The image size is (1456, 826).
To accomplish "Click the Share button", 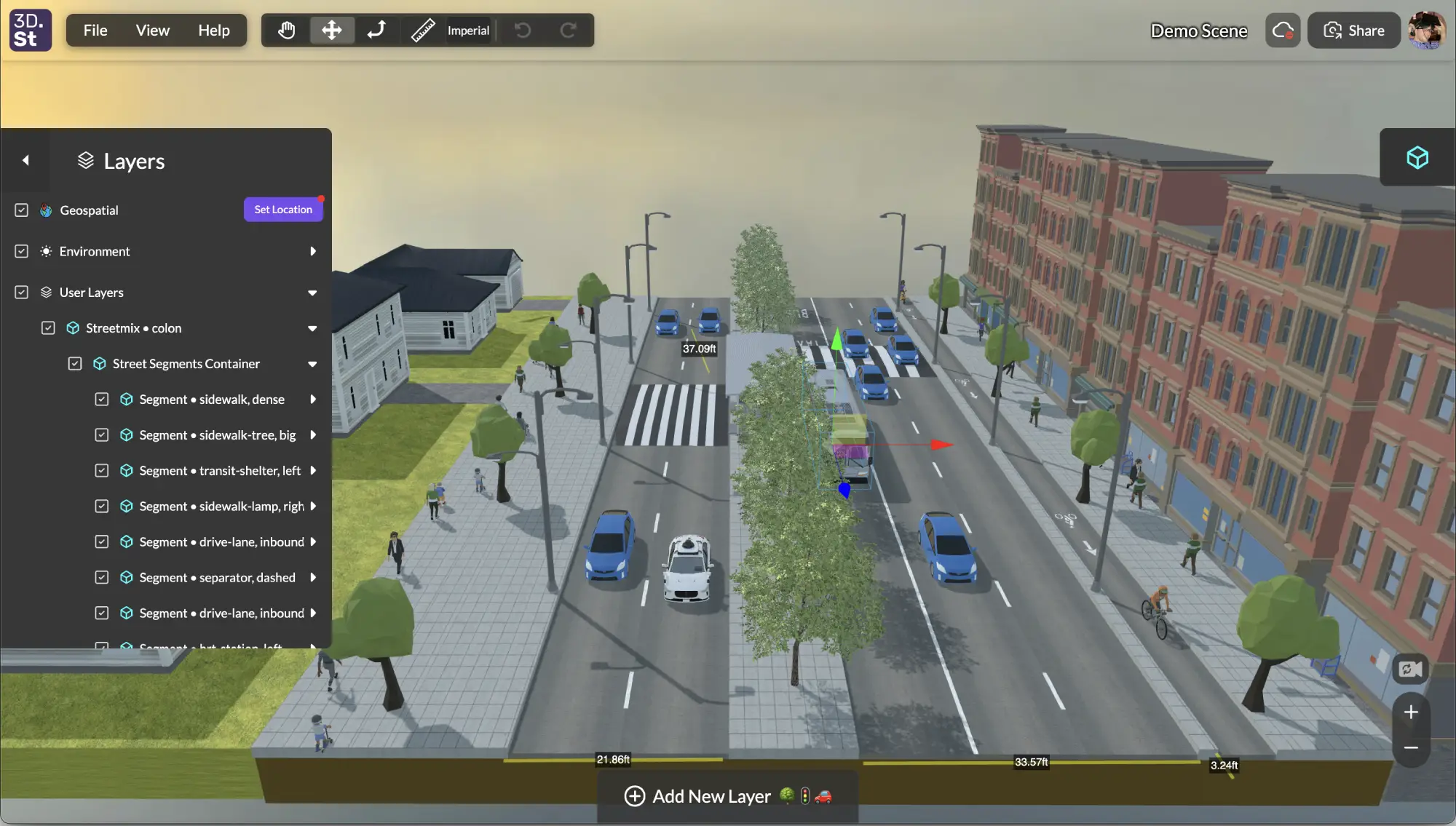I will (1353, 30).
